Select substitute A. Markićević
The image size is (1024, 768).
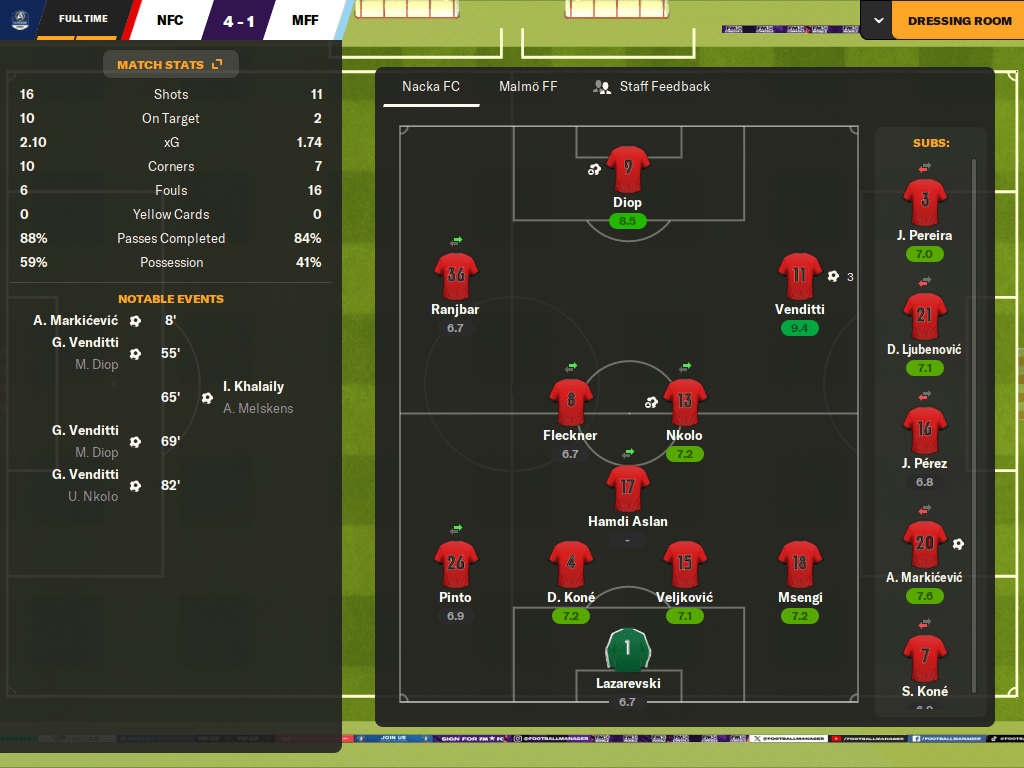tap(924, 545)
